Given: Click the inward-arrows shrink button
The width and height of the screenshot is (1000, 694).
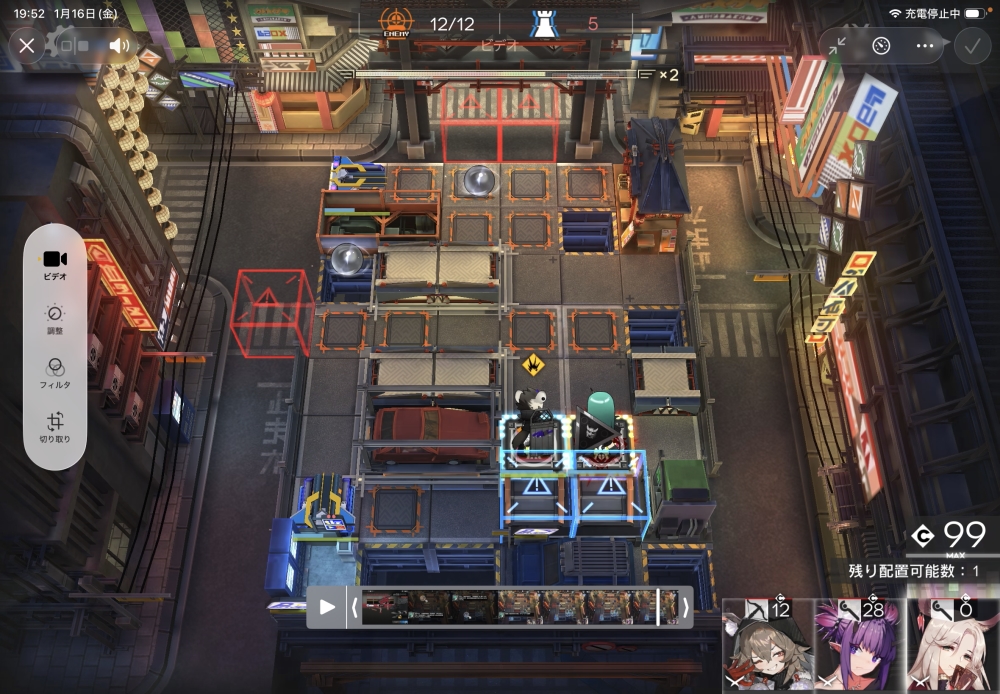Looking at the screenshot, I should click(x=838, y=45).
